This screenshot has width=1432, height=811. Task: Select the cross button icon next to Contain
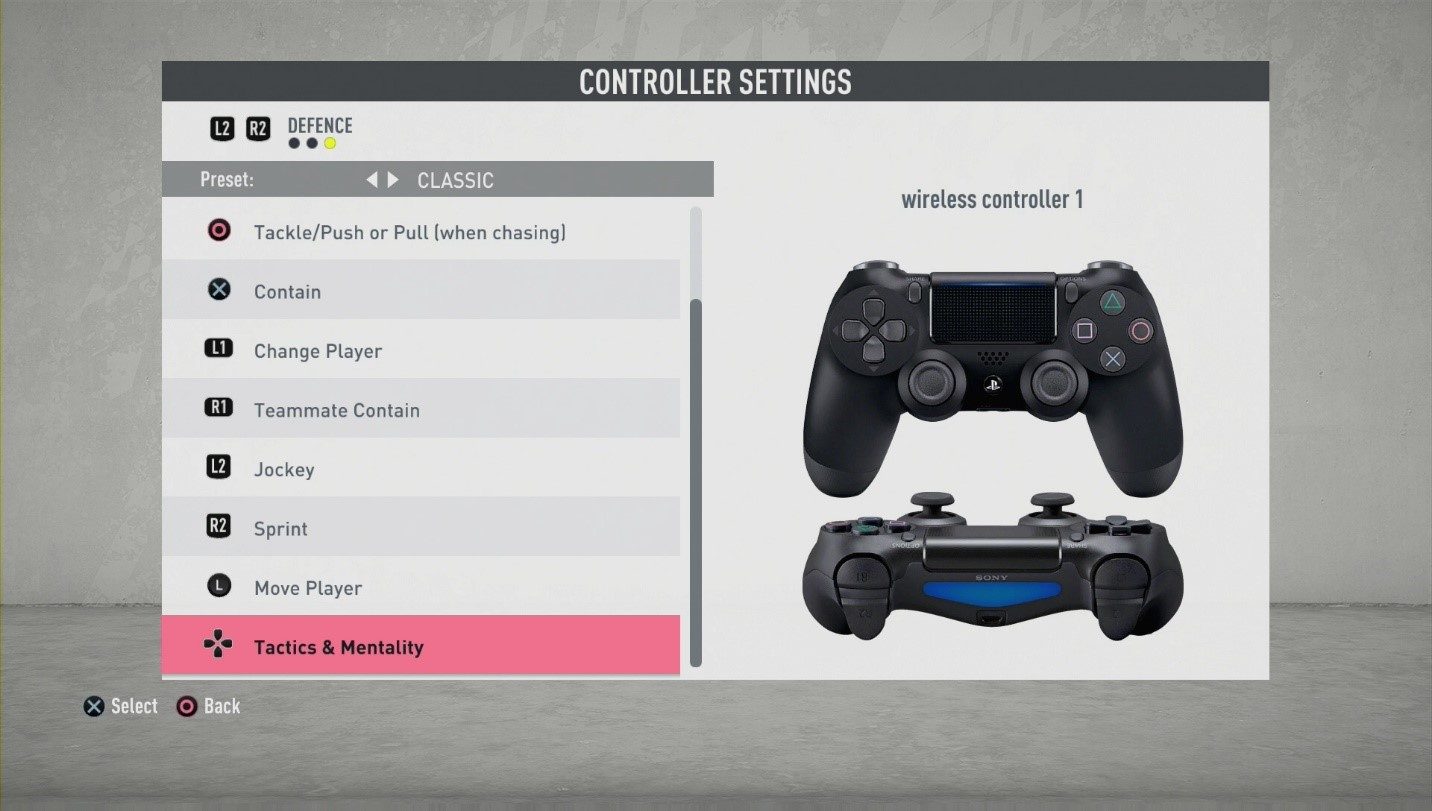click(218, 289)
